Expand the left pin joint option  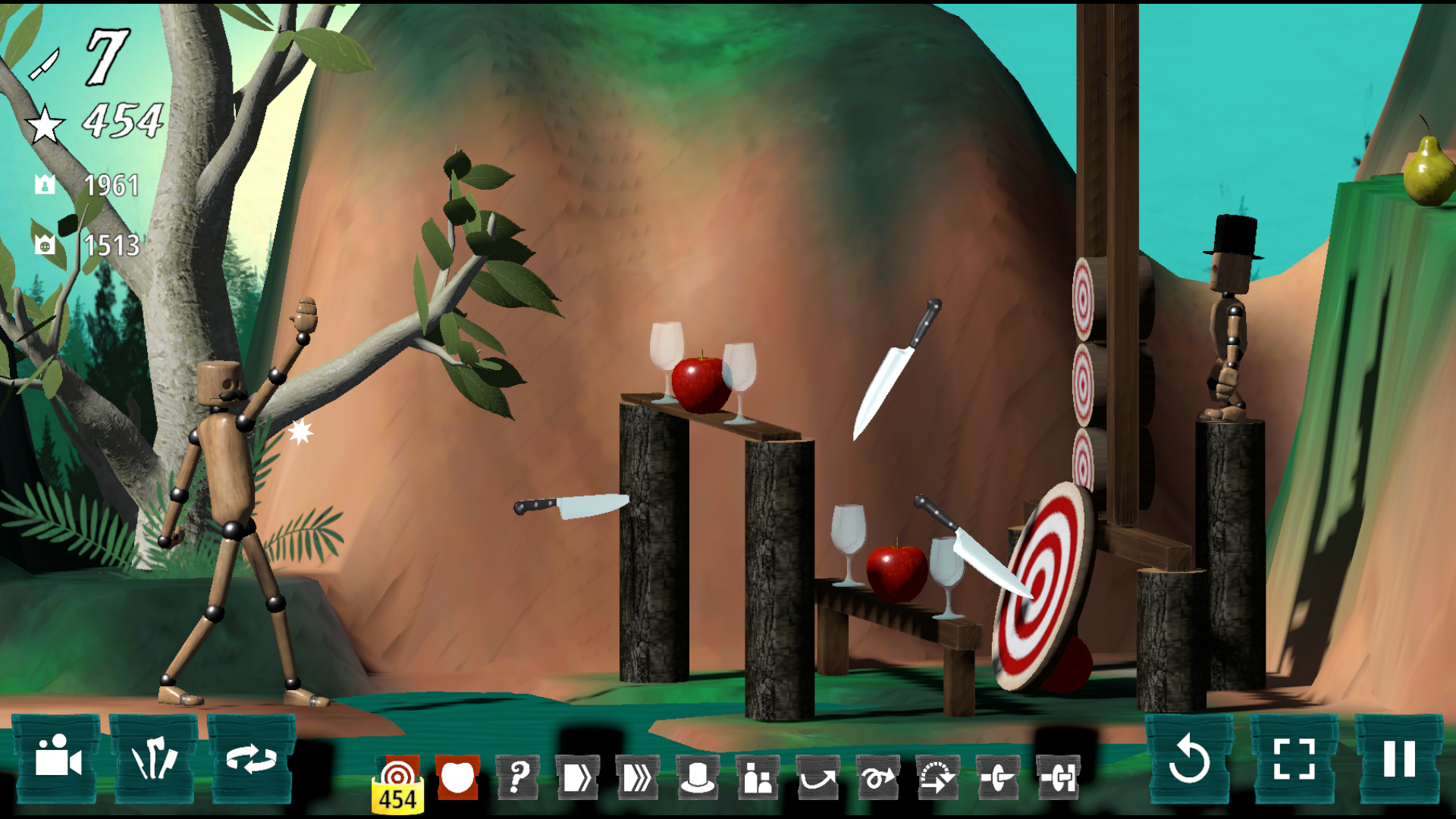click(1001, 773)
